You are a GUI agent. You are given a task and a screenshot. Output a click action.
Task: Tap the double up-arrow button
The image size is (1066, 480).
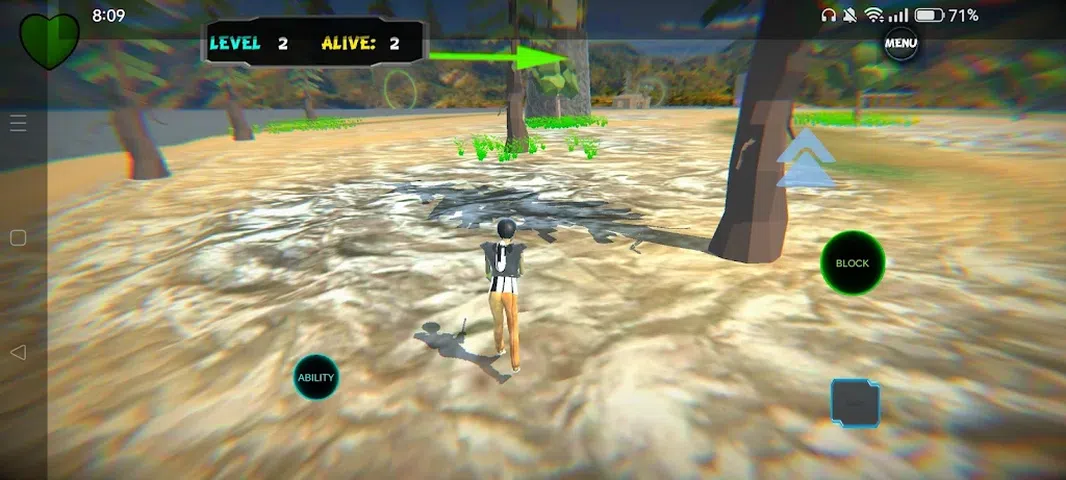806,160
